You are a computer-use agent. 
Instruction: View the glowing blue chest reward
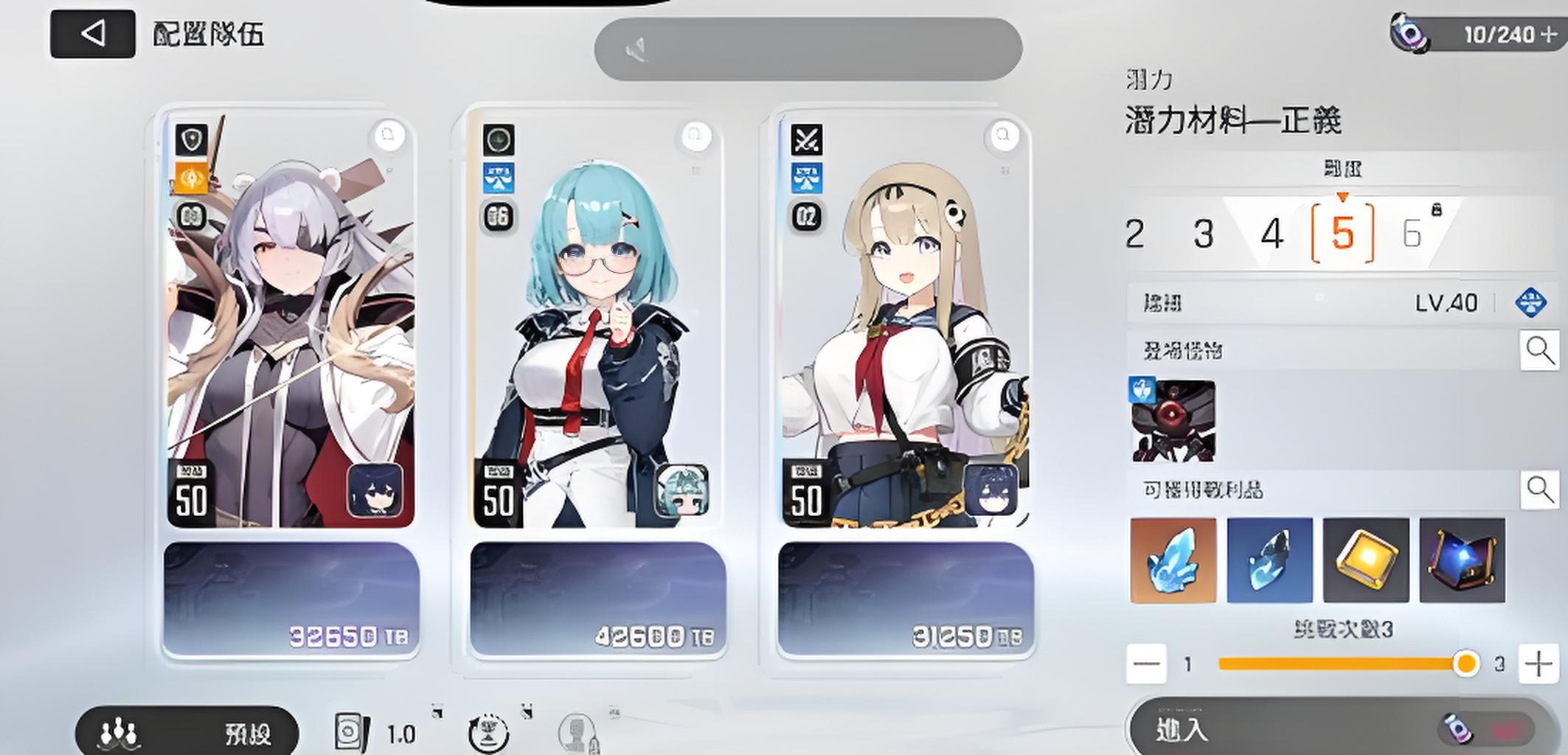click(x=1462, y=560)
